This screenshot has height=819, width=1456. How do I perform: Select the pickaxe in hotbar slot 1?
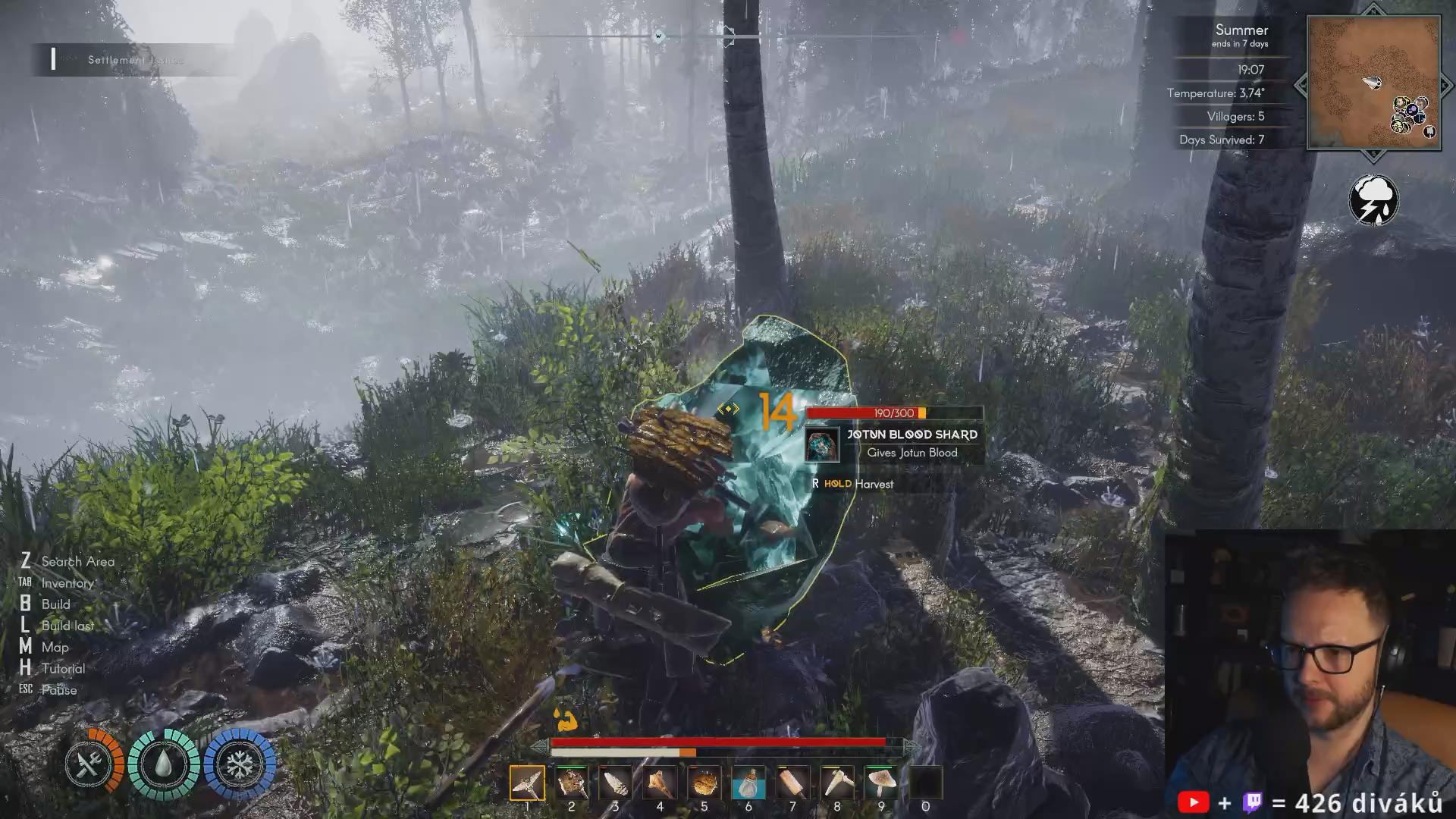point(527,783)
